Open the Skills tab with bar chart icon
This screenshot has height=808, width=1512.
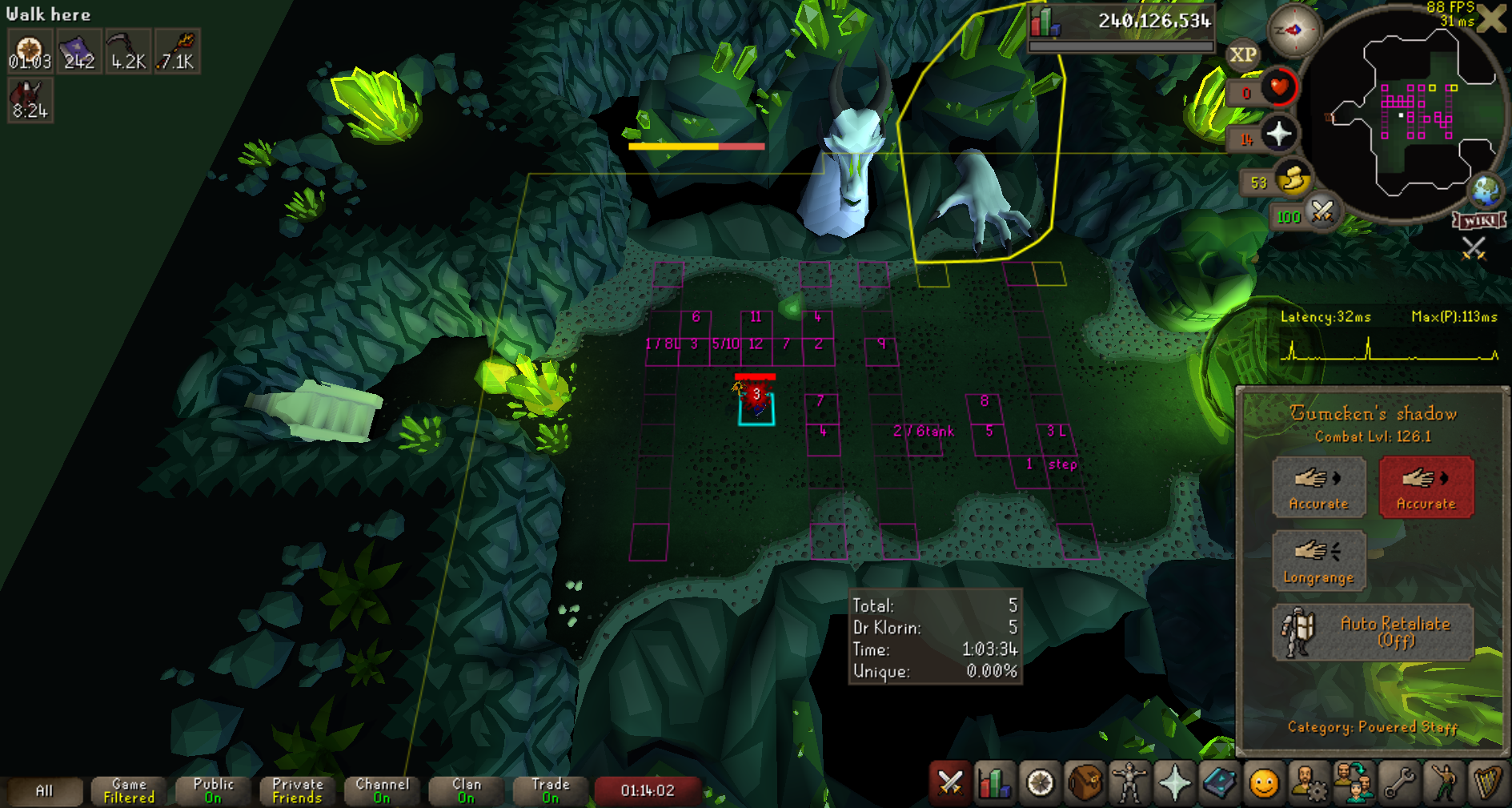pyautogui.click(x=994, y=782)
